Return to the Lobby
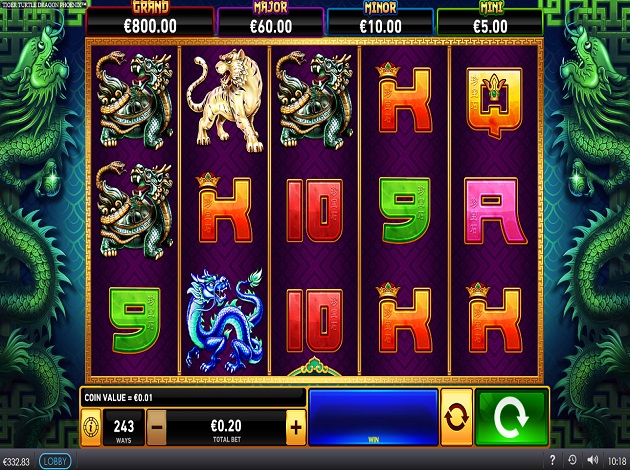Screen dimensions: 630x470 tap(55, 461)
